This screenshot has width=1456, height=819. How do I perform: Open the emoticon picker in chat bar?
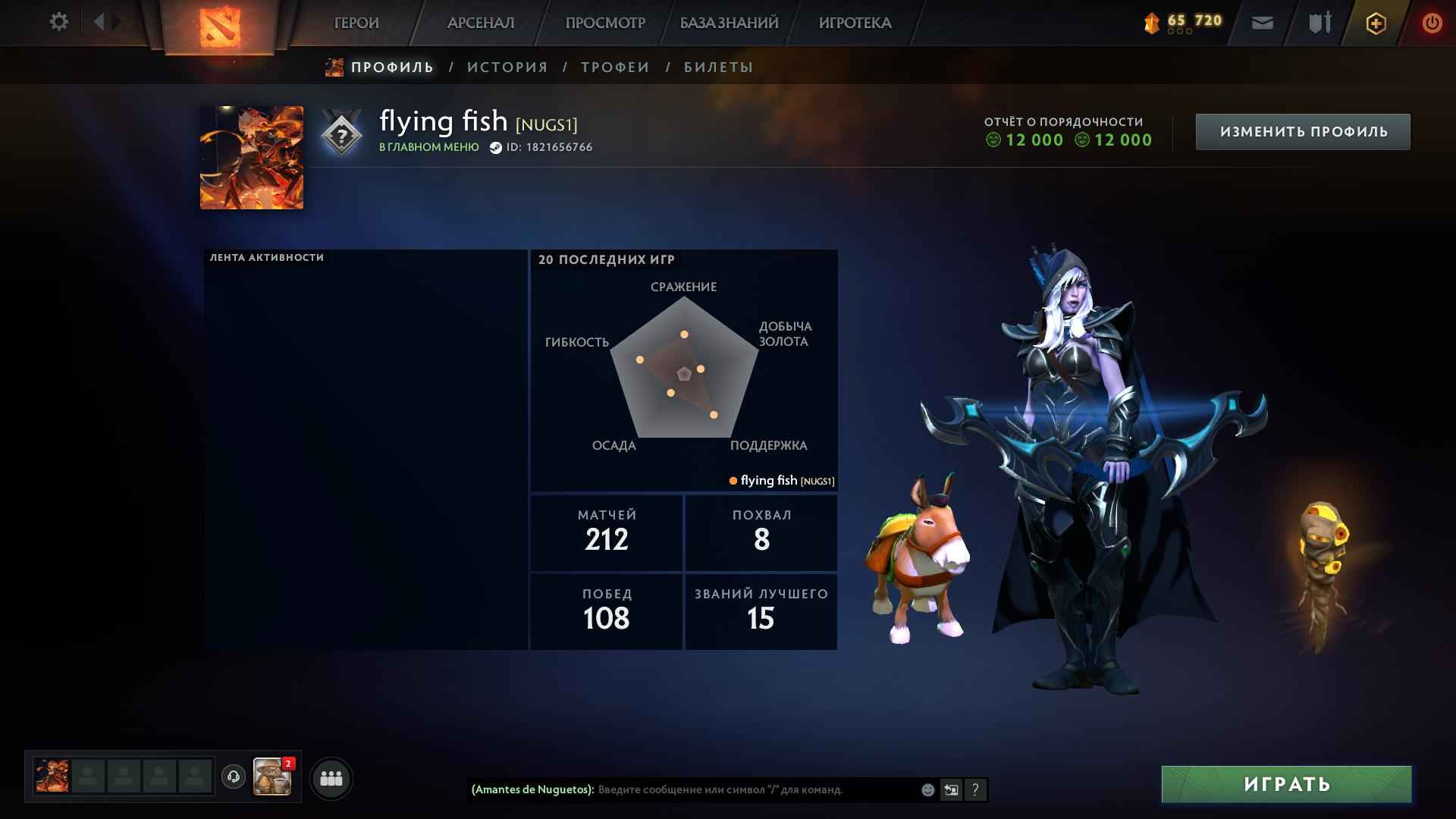(927, 789)
